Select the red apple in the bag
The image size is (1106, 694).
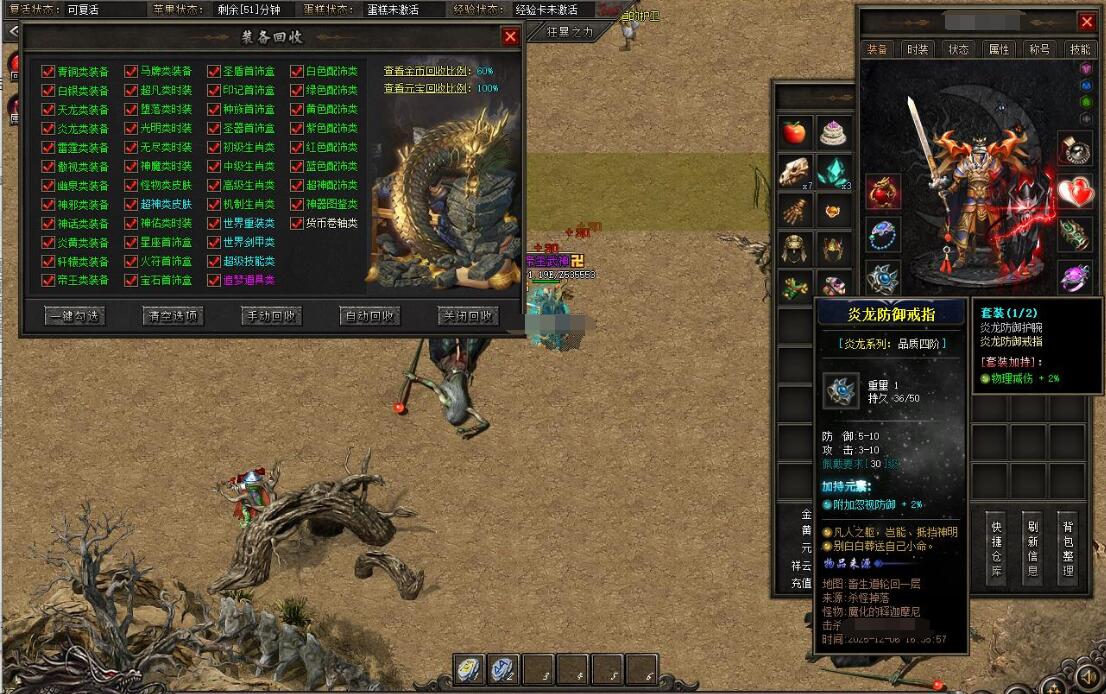[794, 132]
